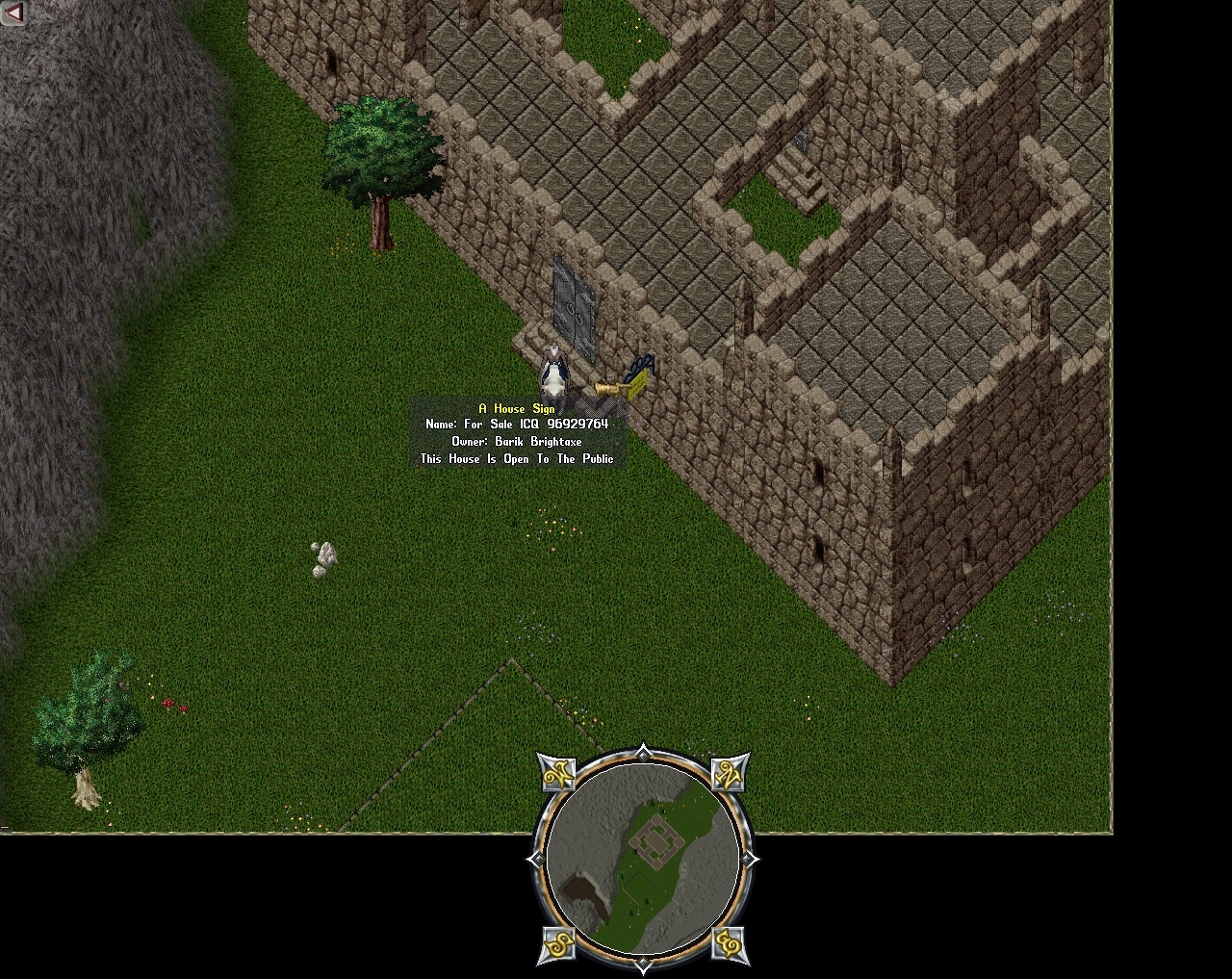The width and height of the screenshot is (1232, 979).
Task: Click the diamond ornament at the radar's top edge
Action: [x=643, y=754]
